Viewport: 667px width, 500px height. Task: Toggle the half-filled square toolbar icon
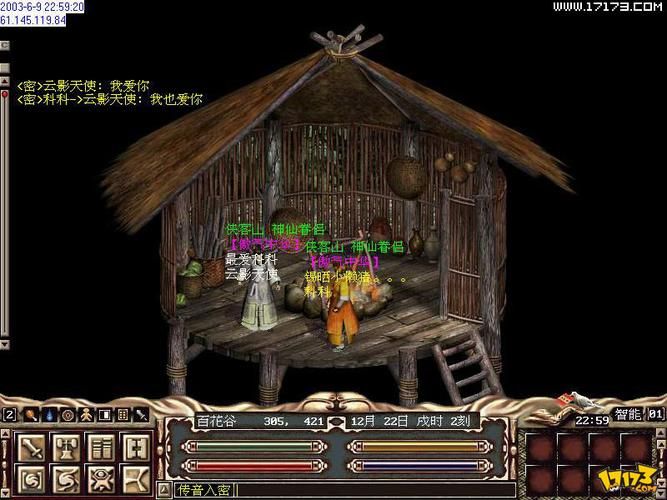(105, 414)
